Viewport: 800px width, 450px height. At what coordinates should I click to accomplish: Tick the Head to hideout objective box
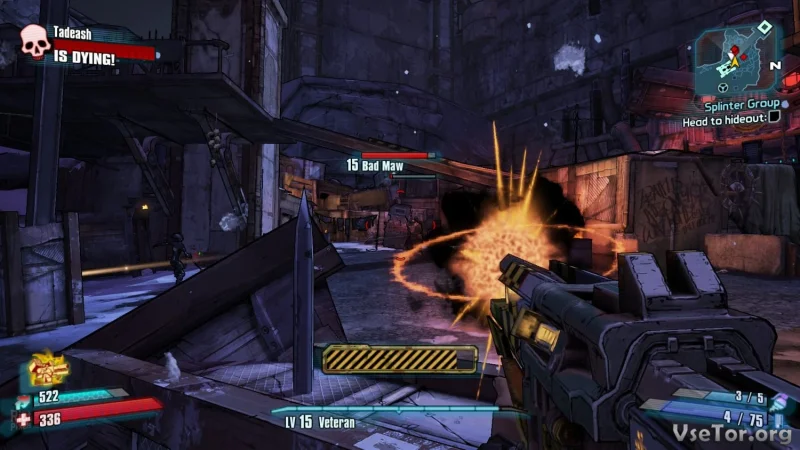click(x=773, y=118)
